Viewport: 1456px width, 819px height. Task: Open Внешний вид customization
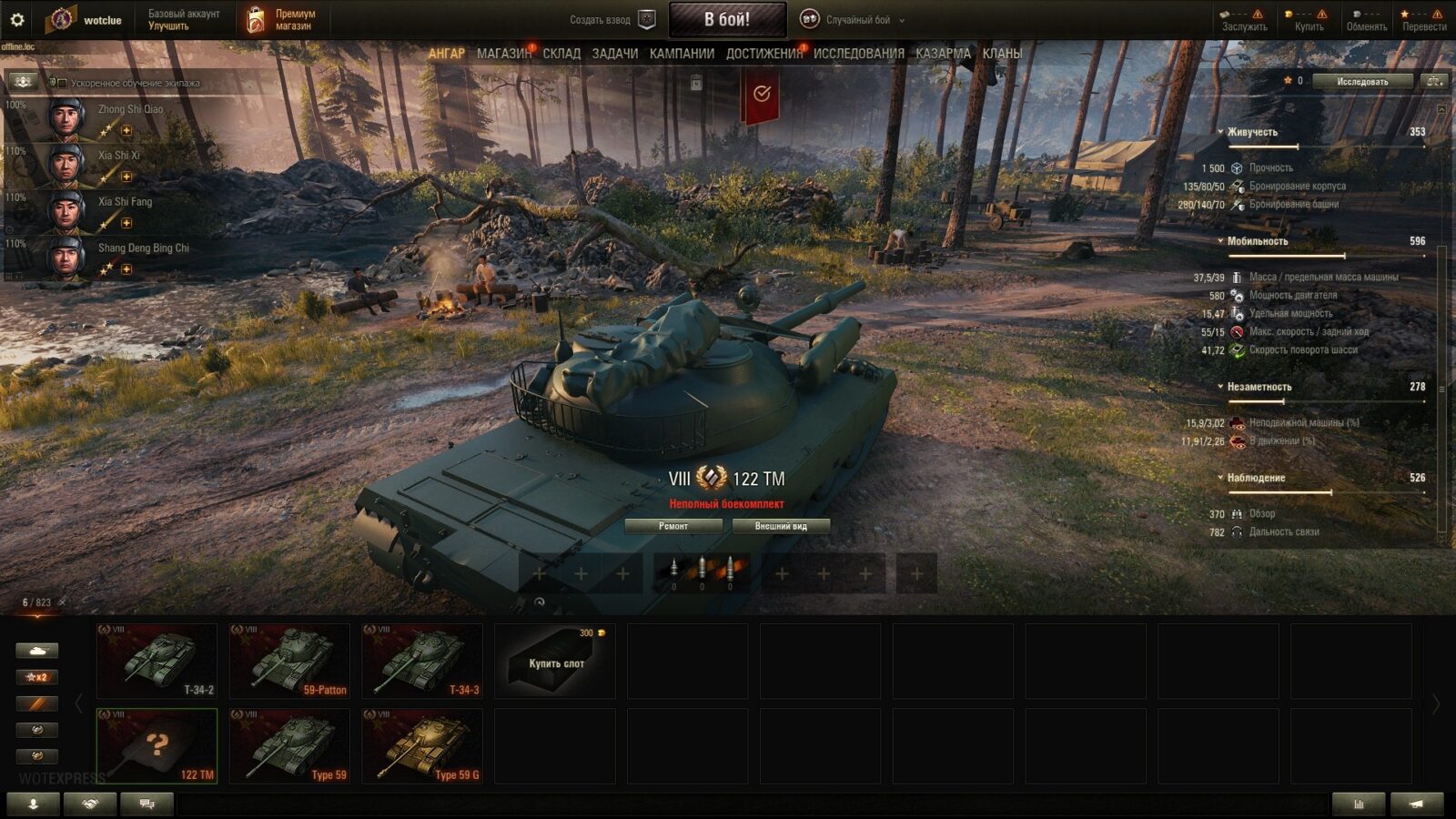pyautogui.click(x=781, y=526)
